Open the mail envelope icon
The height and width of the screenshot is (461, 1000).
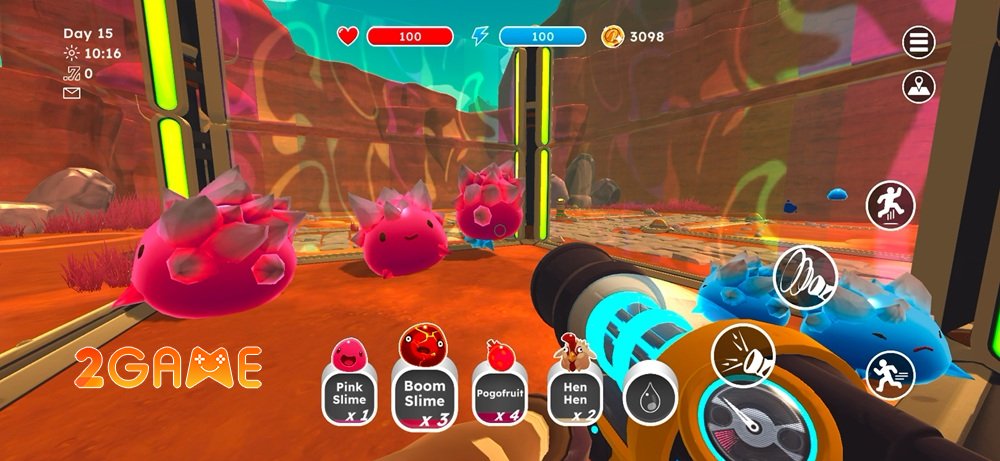tap(71, 93)
